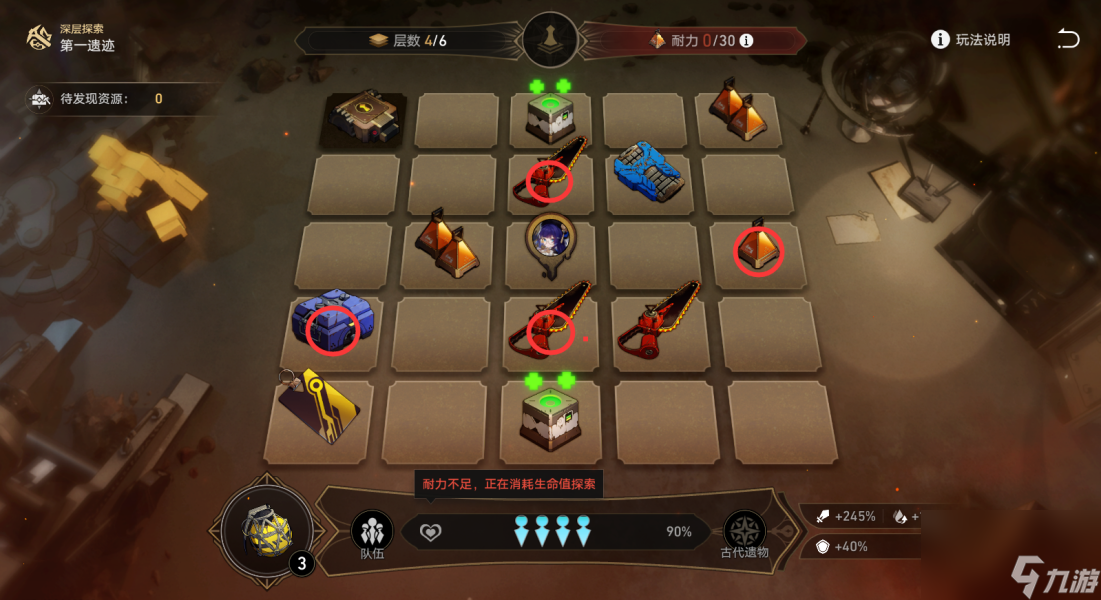Image resolution: width=1101 pixels, height=600 pixels.
Task: Click the character avatar token tile
Action: 549,244
